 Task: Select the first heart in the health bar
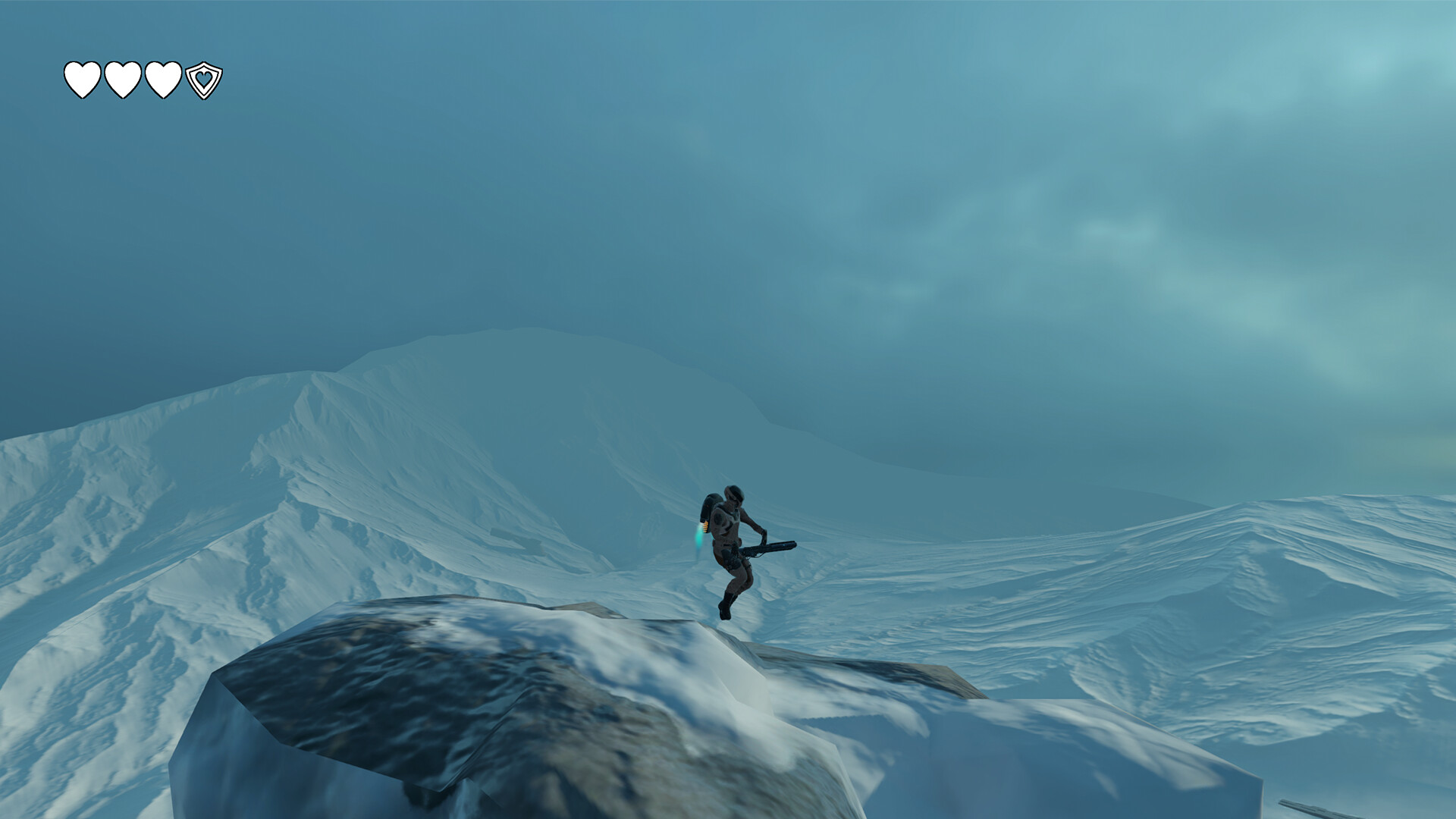click(82, 79)
